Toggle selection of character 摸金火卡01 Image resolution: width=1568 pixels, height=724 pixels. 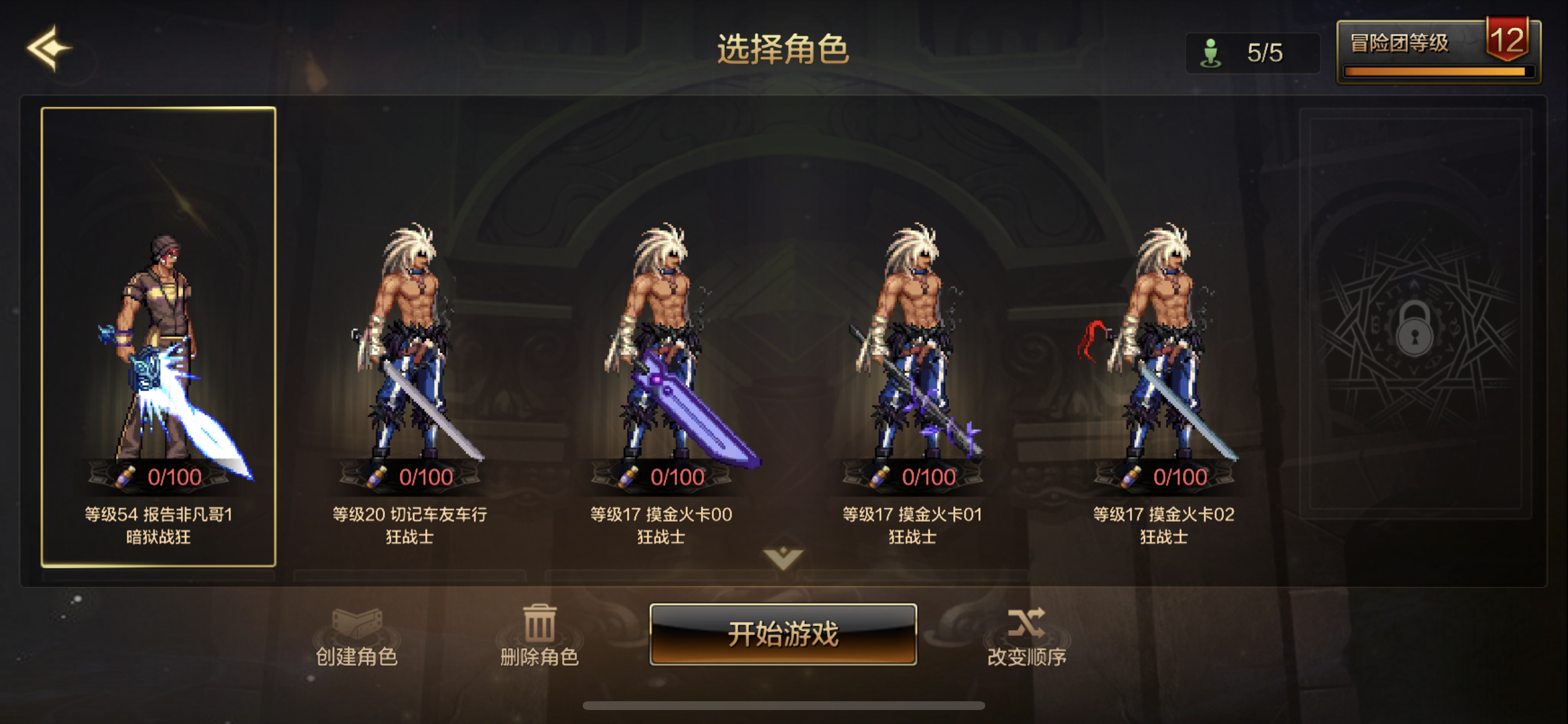pyautogui.click(x=913, y=340)
